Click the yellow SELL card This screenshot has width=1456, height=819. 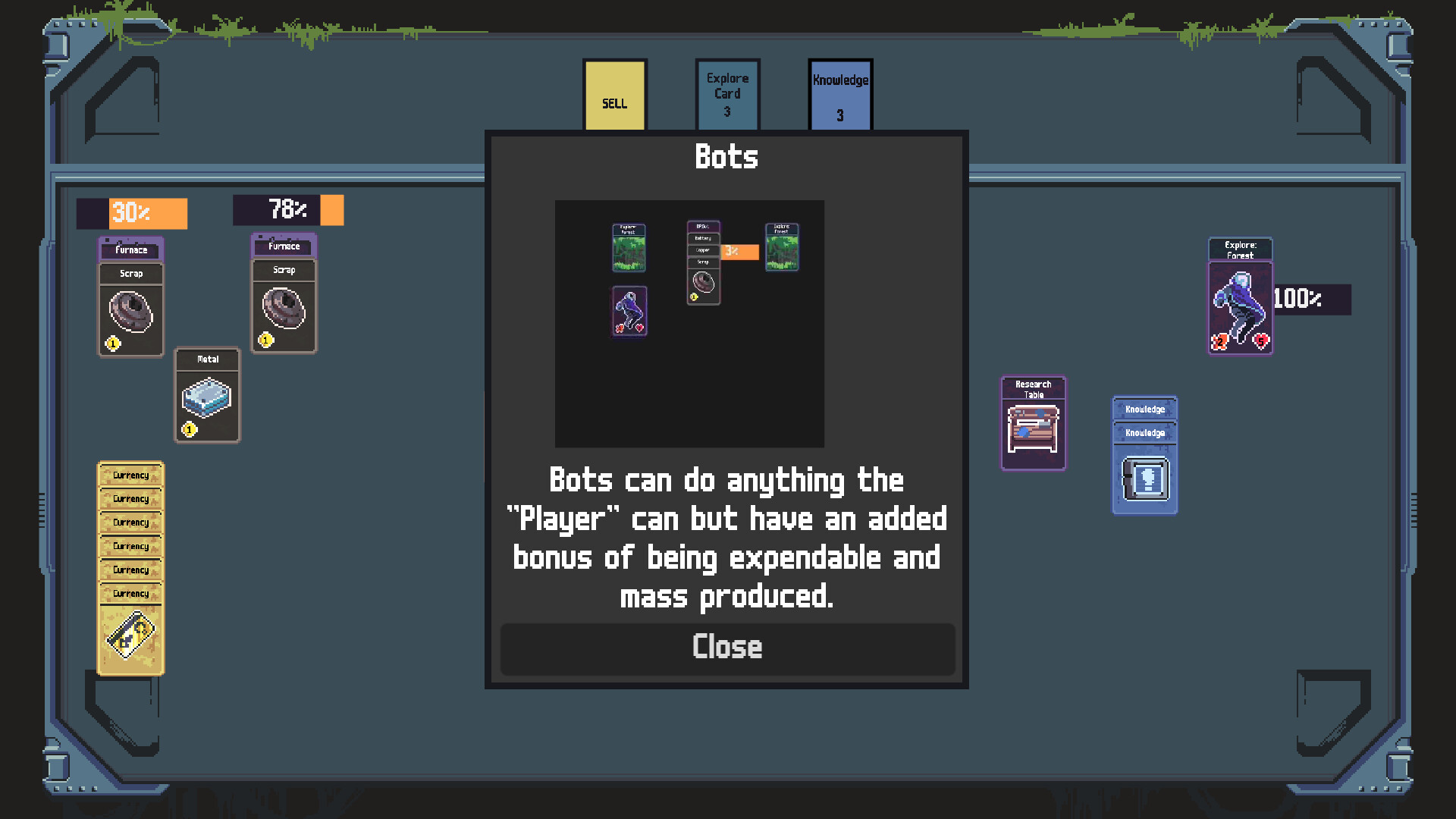coord(613,95)
